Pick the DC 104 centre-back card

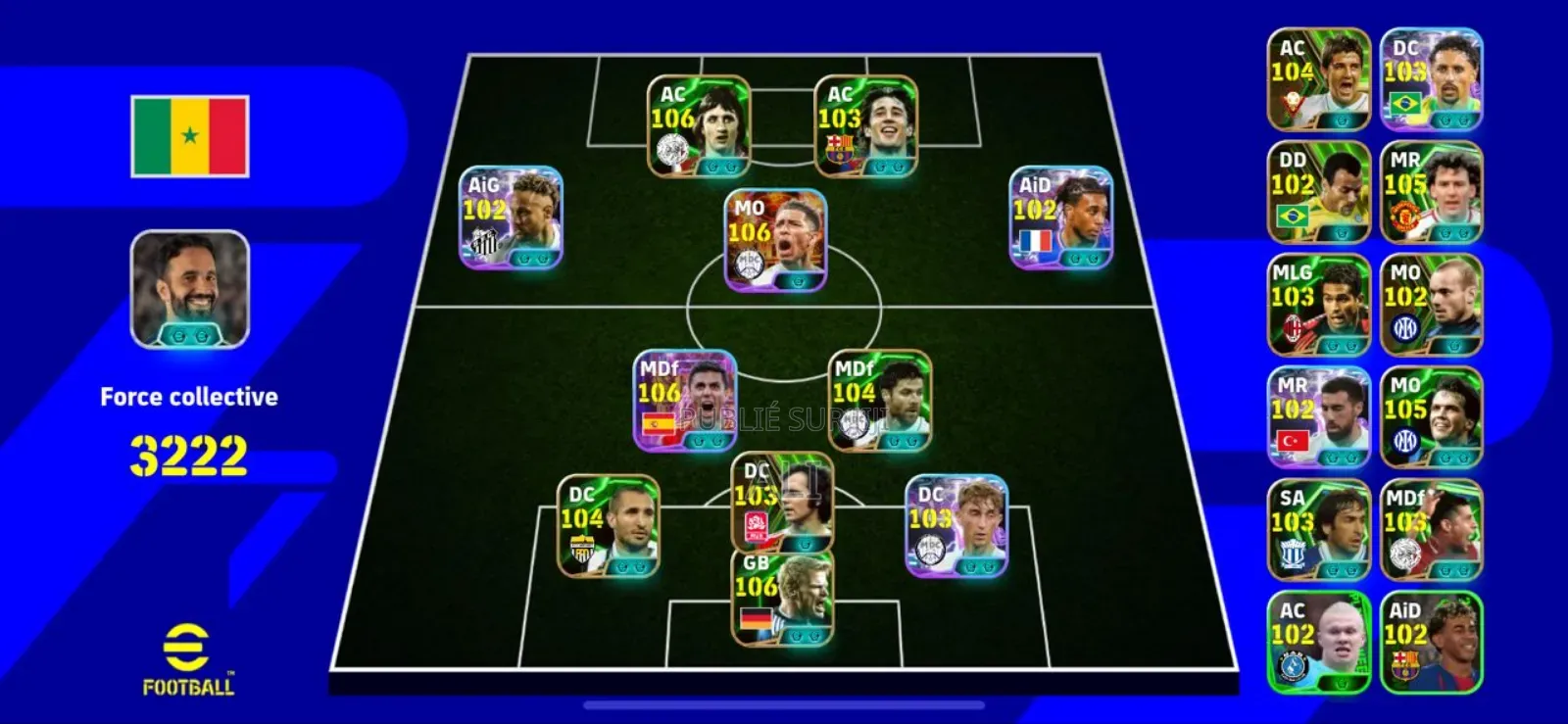click(608, 526)
